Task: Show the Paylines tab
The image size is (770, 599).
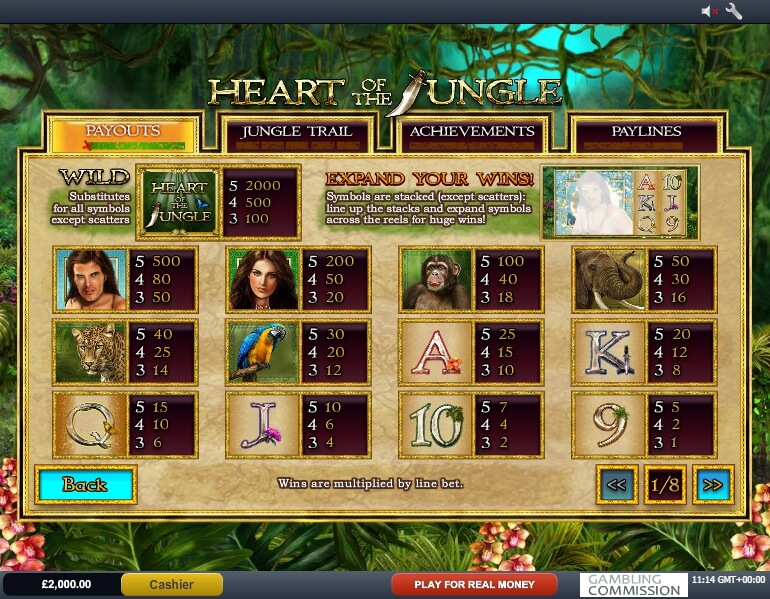Action: click(646, 131)
